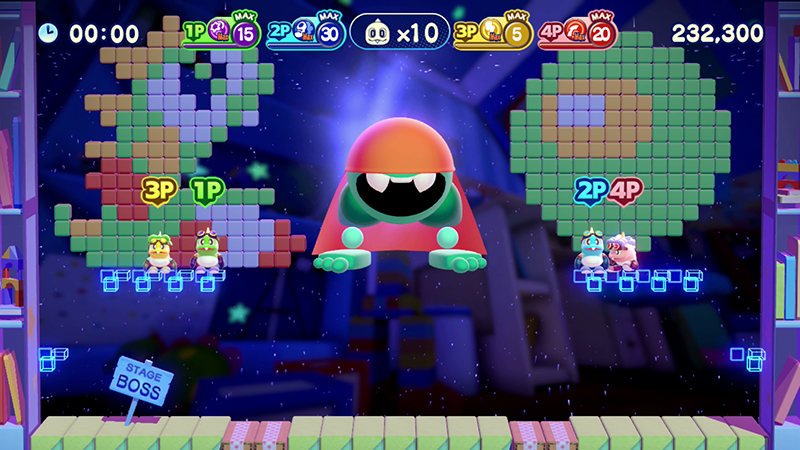This screenshot has height=450, width=800.
Task: Select the 1P green skill badge
Action: pos(221,33)
